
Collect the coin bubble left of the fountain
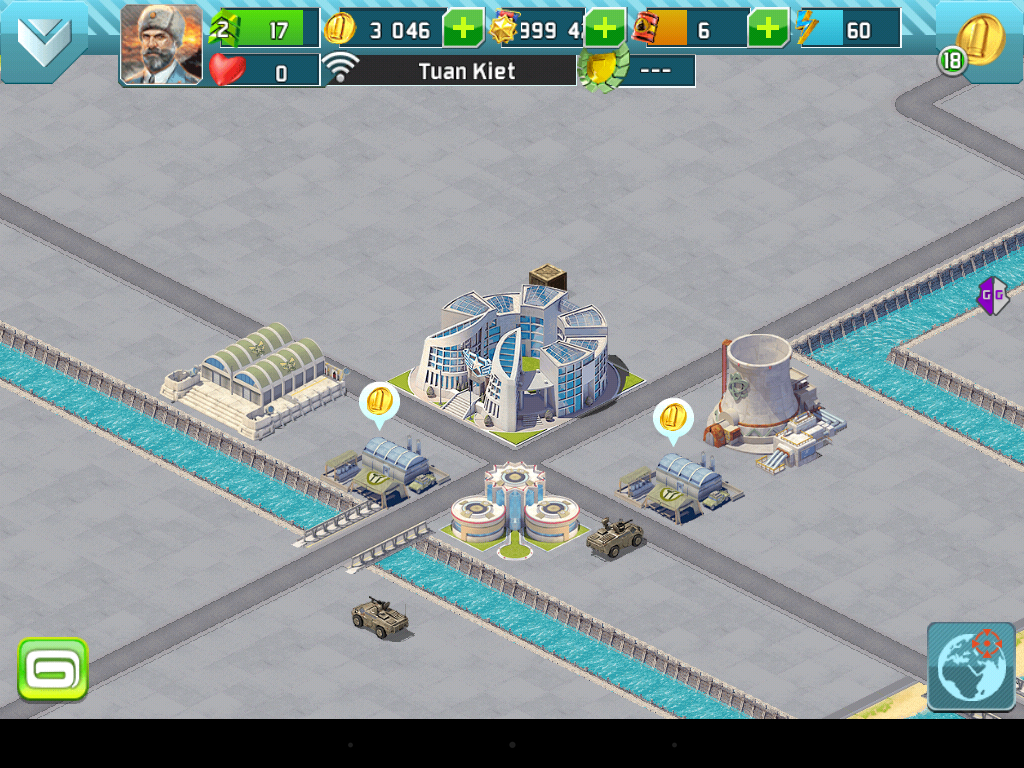(379, 404)
